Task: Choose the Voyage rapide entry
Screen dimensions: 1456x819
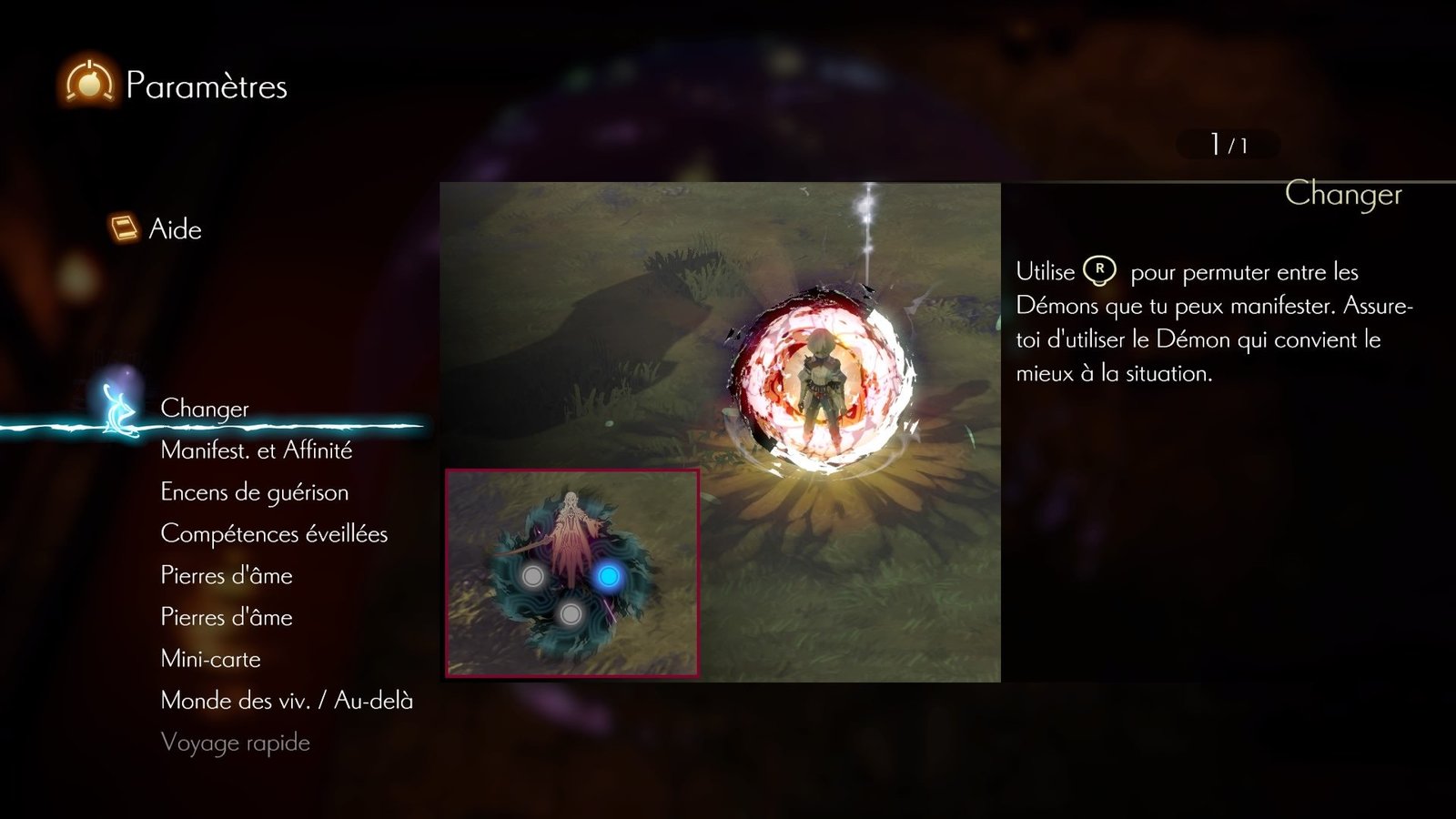Action: pyautogui.click(x=235, y=743)
